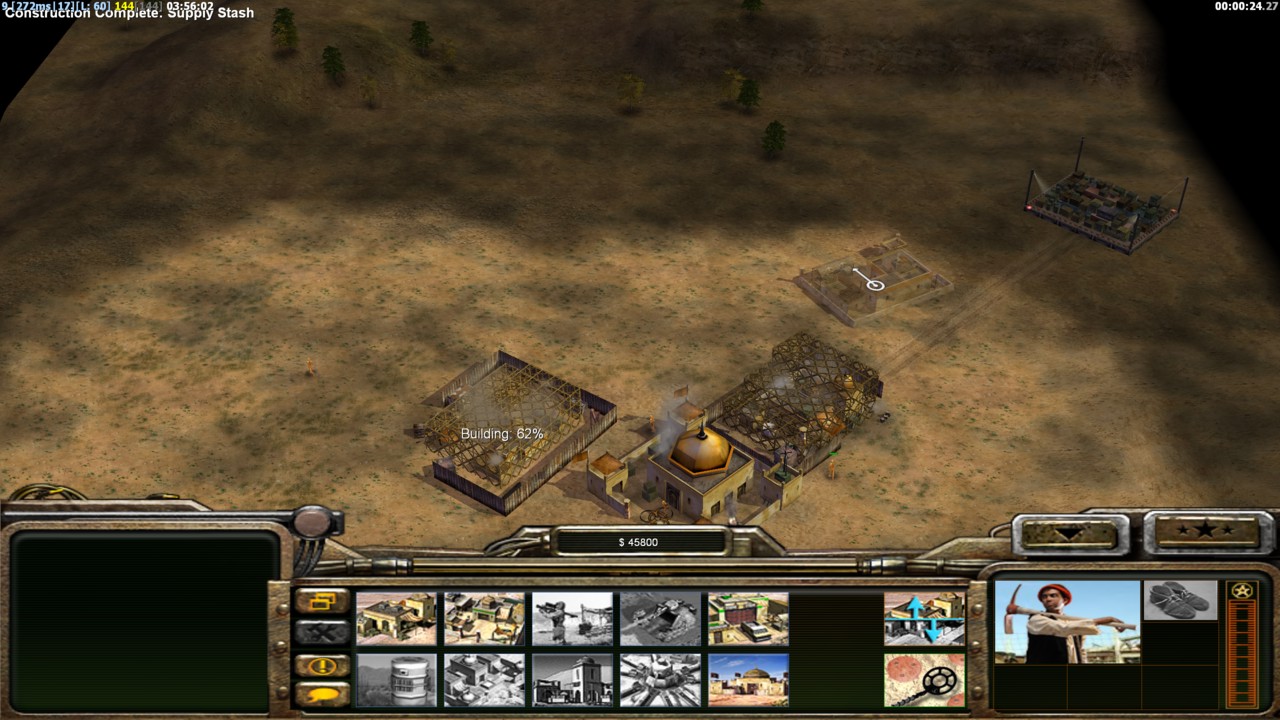
Task: Build a Command Center
Action: [748, 680]
